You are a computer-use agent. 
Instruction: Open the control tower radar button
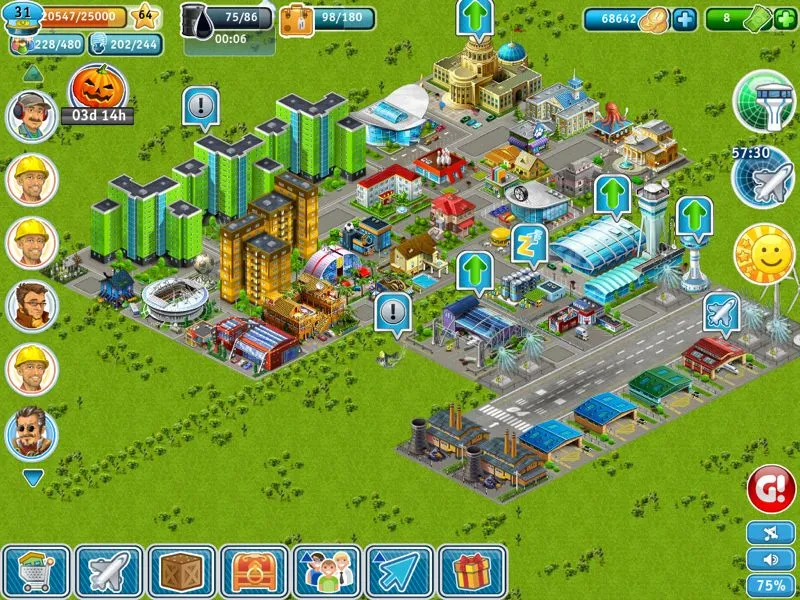(764, 100)
